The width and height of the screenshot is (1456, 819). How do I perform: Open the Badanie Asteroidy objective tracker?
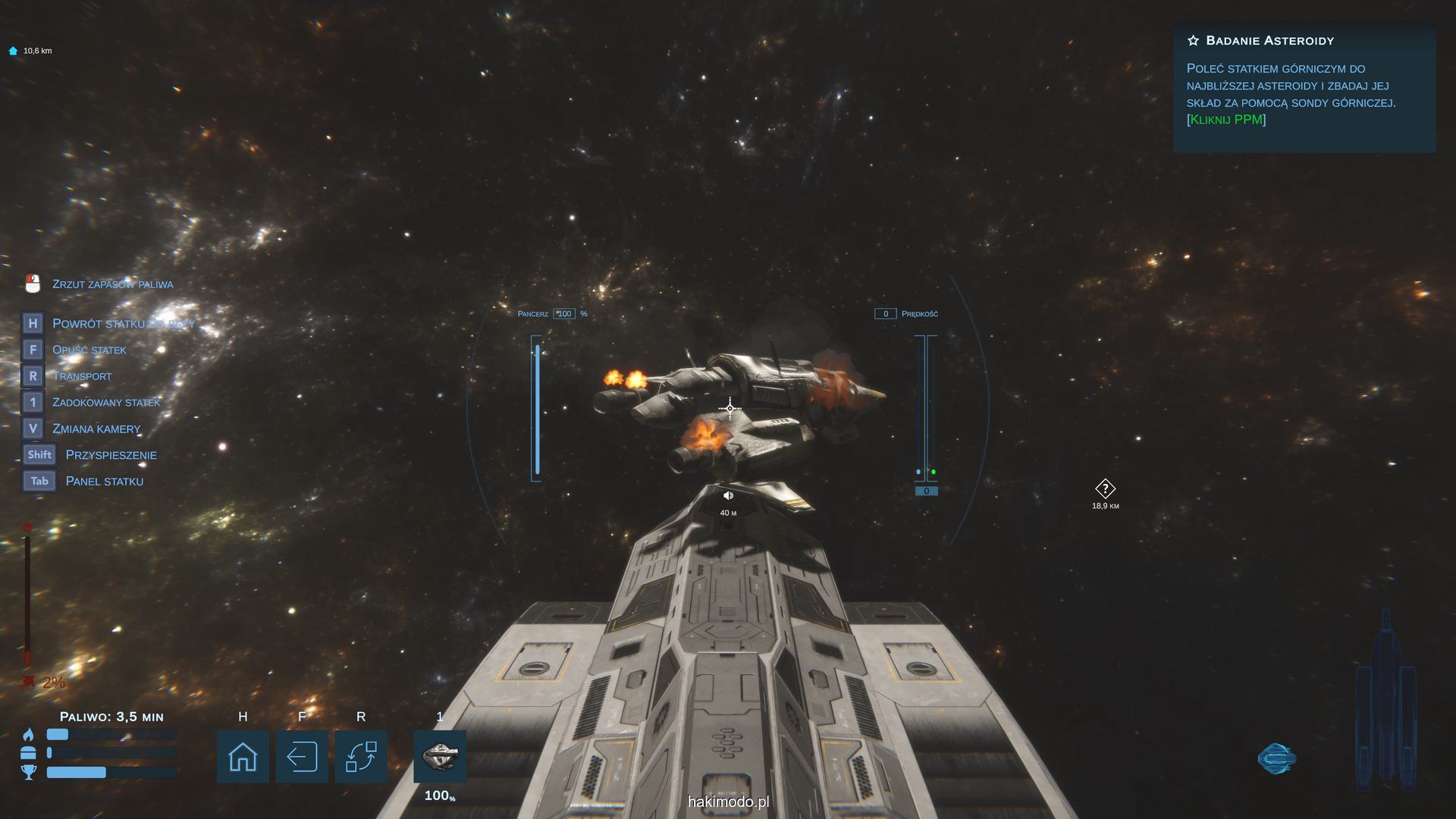click(x=1304, y=86)
